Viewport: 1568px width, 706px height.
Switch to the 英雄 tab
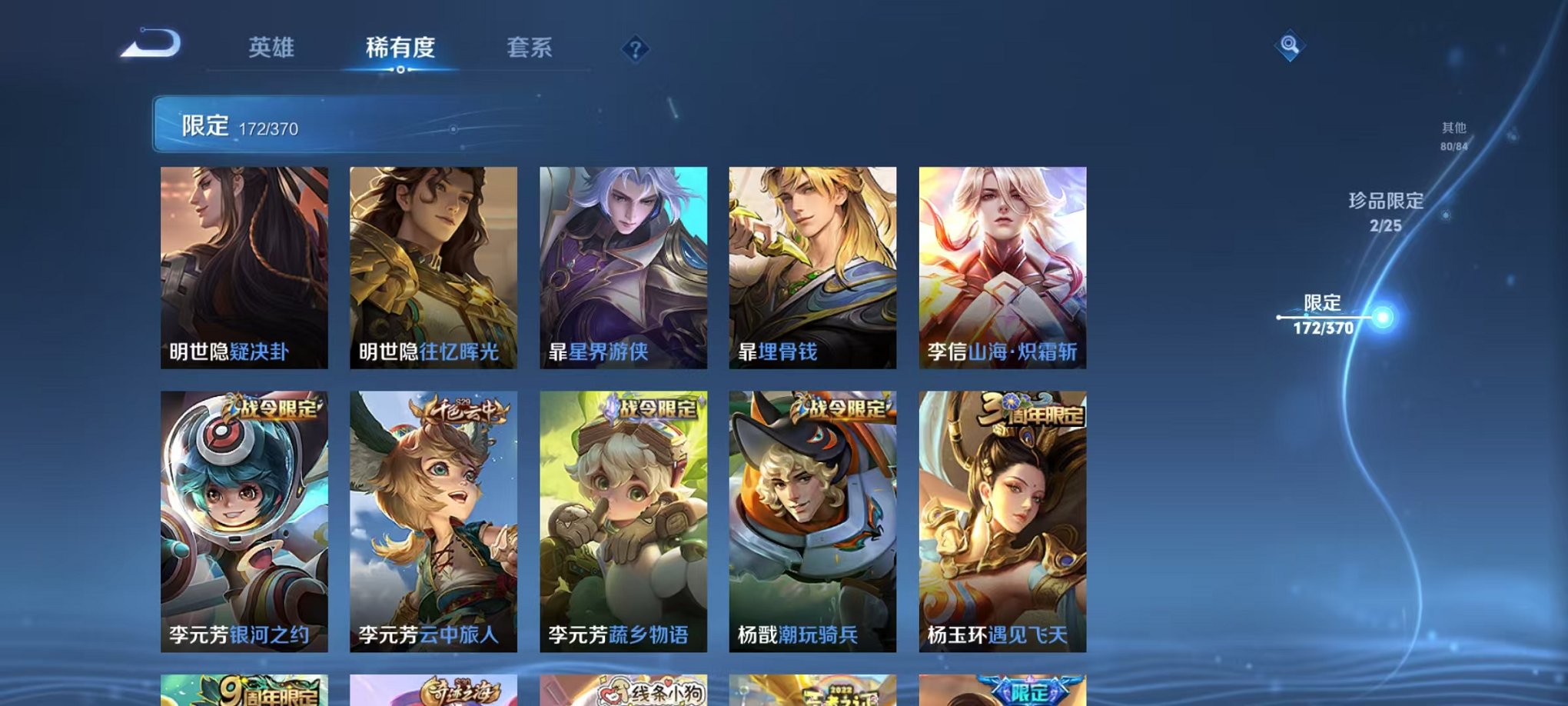coord(273,48)
